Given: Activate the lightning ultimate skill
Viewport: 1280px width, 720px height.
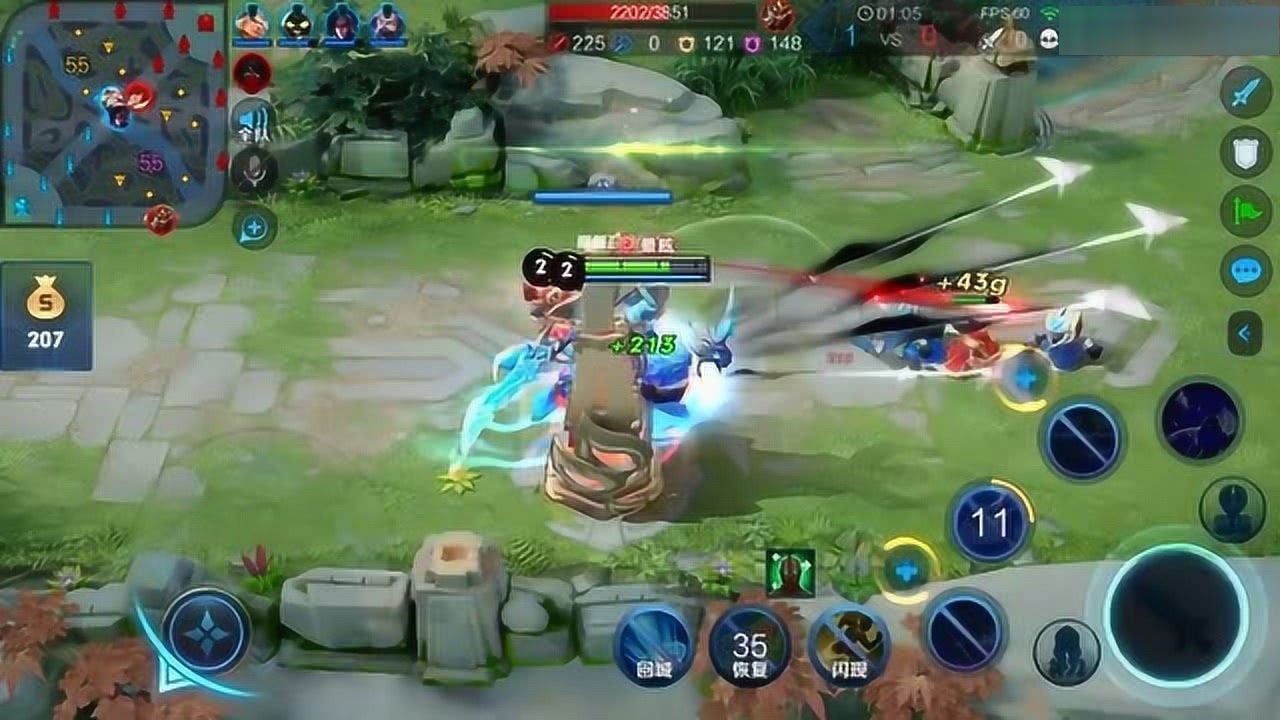Looking at the screenshot, I should 1200,421.
